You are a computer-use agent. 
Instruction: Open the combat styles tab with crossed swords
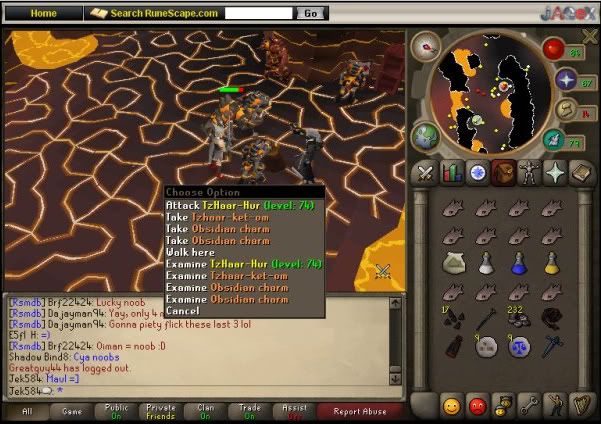tap(424, 173)
